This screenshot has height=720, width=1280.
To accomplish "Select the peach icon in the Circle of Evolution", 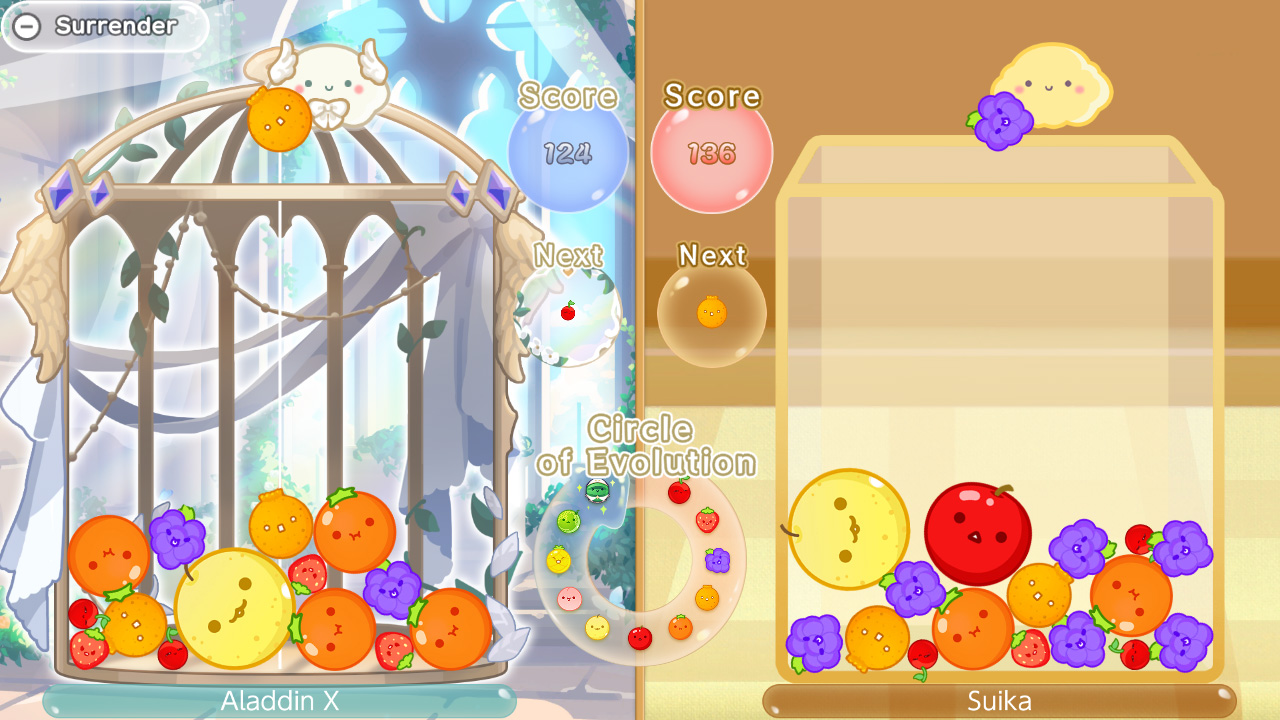I will tap(568, 597).
